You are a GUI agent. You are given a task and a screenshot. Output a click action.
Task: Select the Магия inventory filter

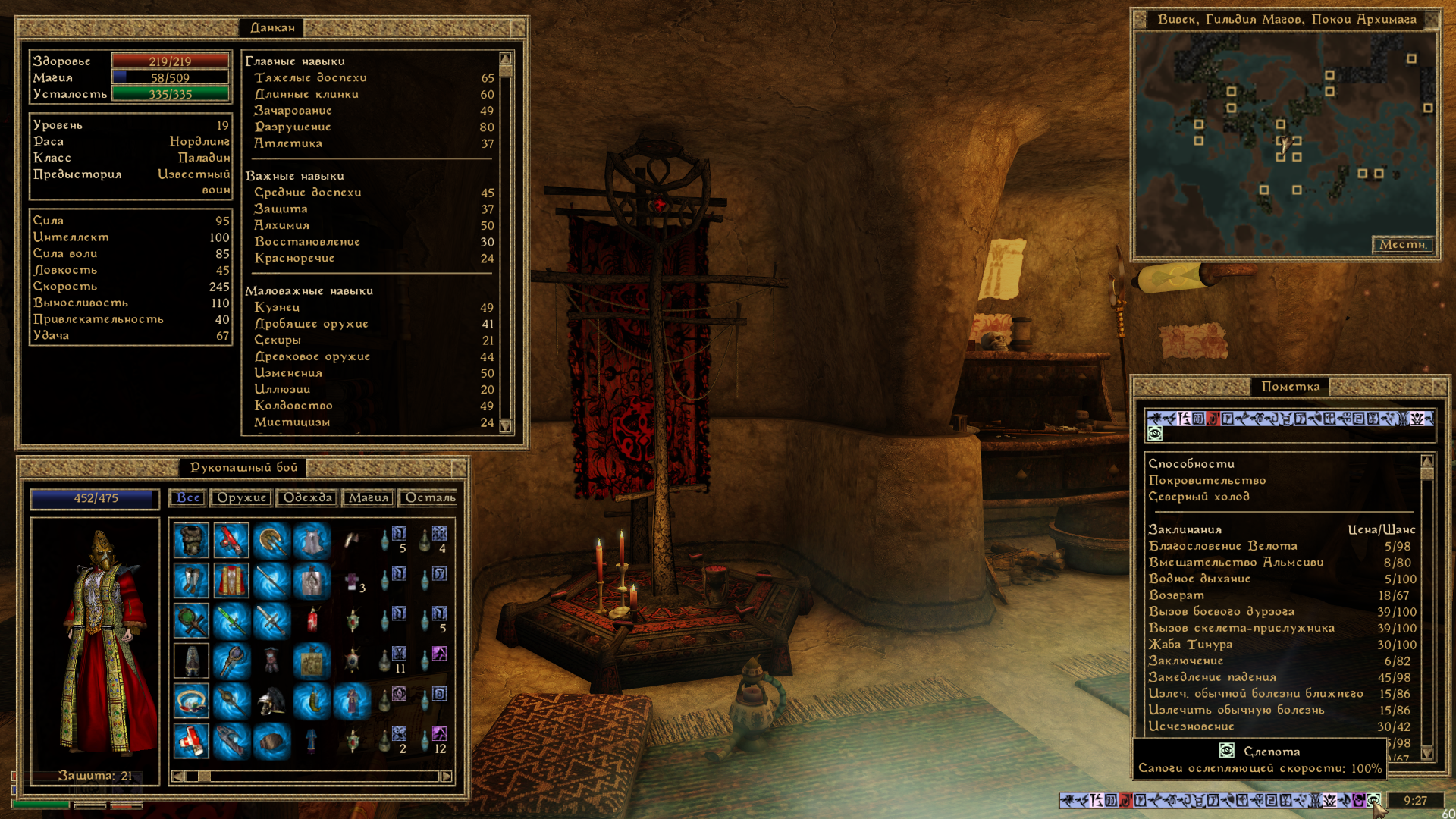coord(369,498)
